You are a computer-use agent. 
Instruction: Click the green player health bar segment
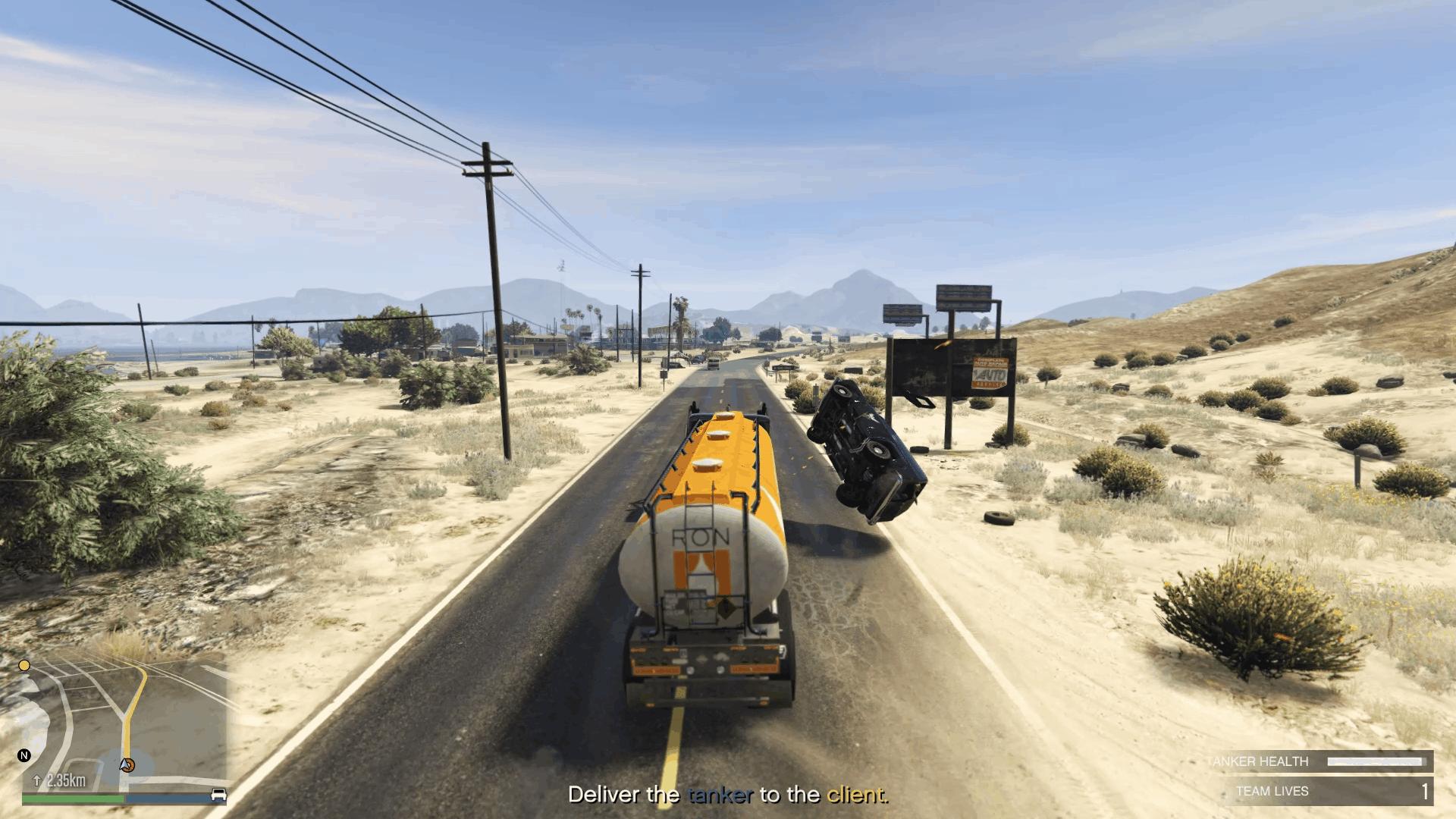73,797
